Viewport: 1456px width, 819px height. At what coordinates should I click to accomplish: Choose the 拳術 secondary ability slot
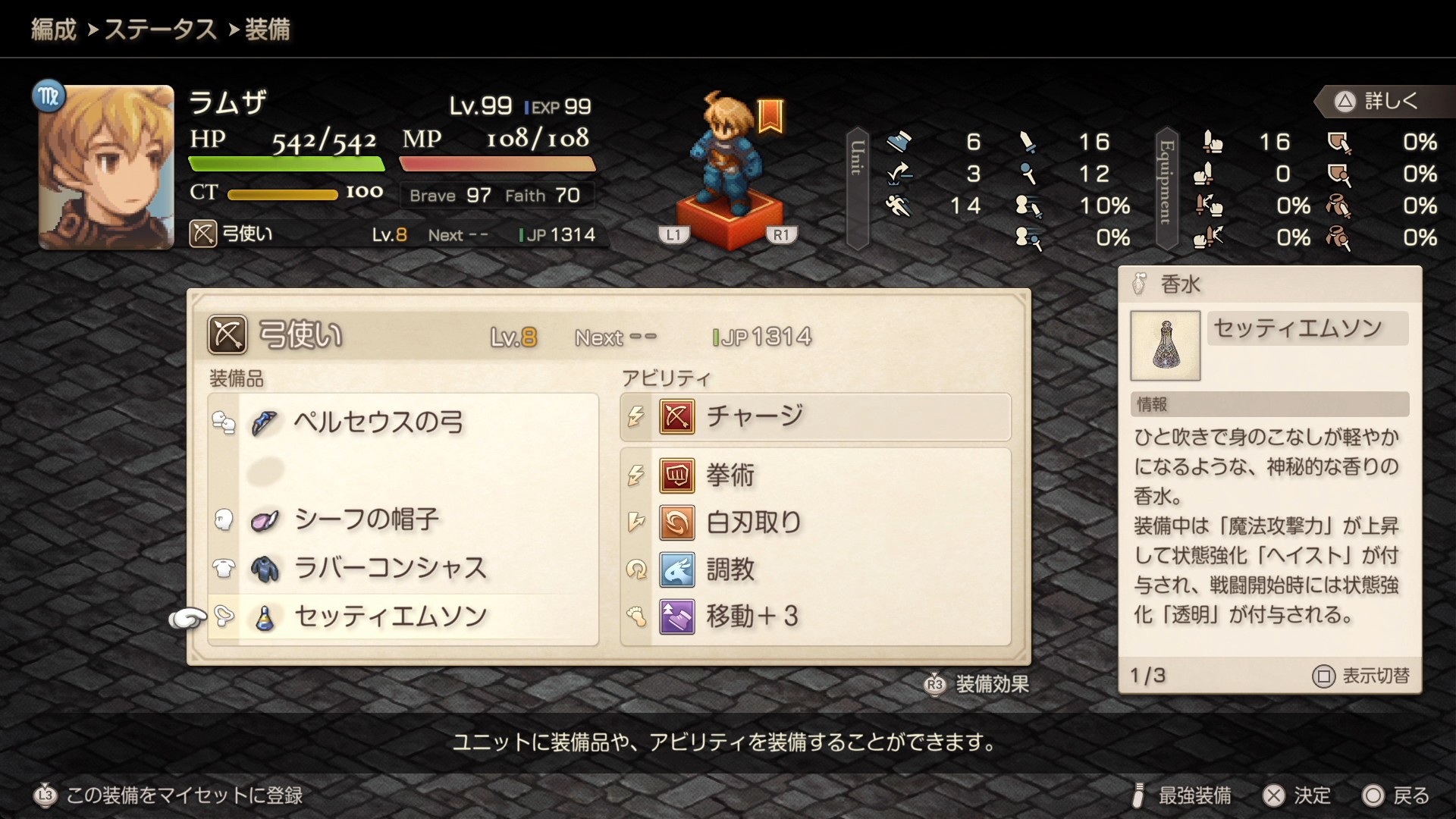coord(815,475)
